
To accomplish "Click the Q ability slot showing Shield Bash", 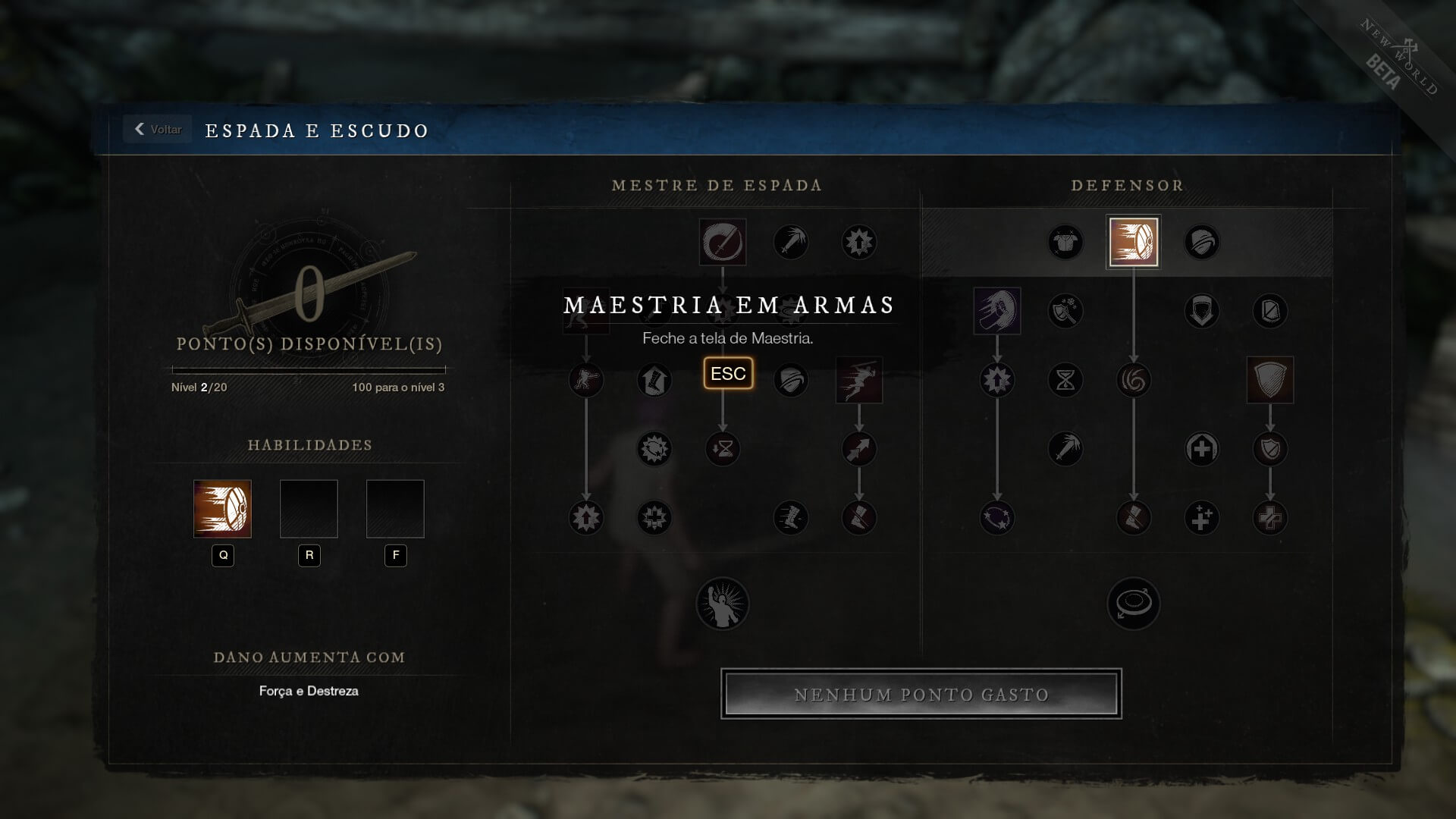I will pos(222,509).
